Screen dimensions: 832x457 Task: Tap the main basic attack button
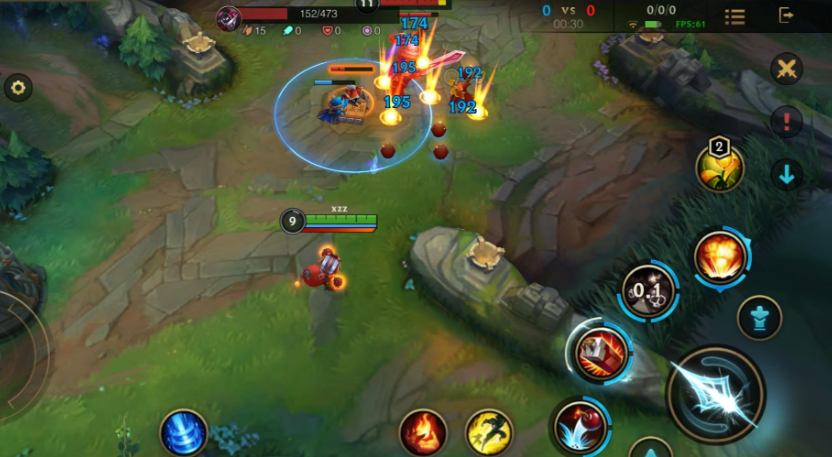pyautogui.click(x=716, y=395)
